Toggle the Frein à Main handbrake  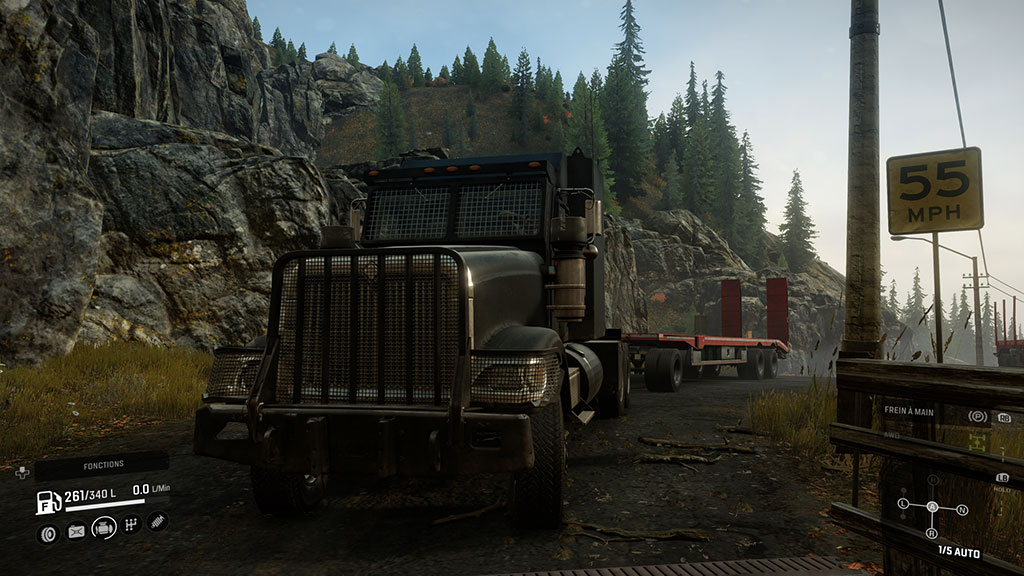point(978,416)
